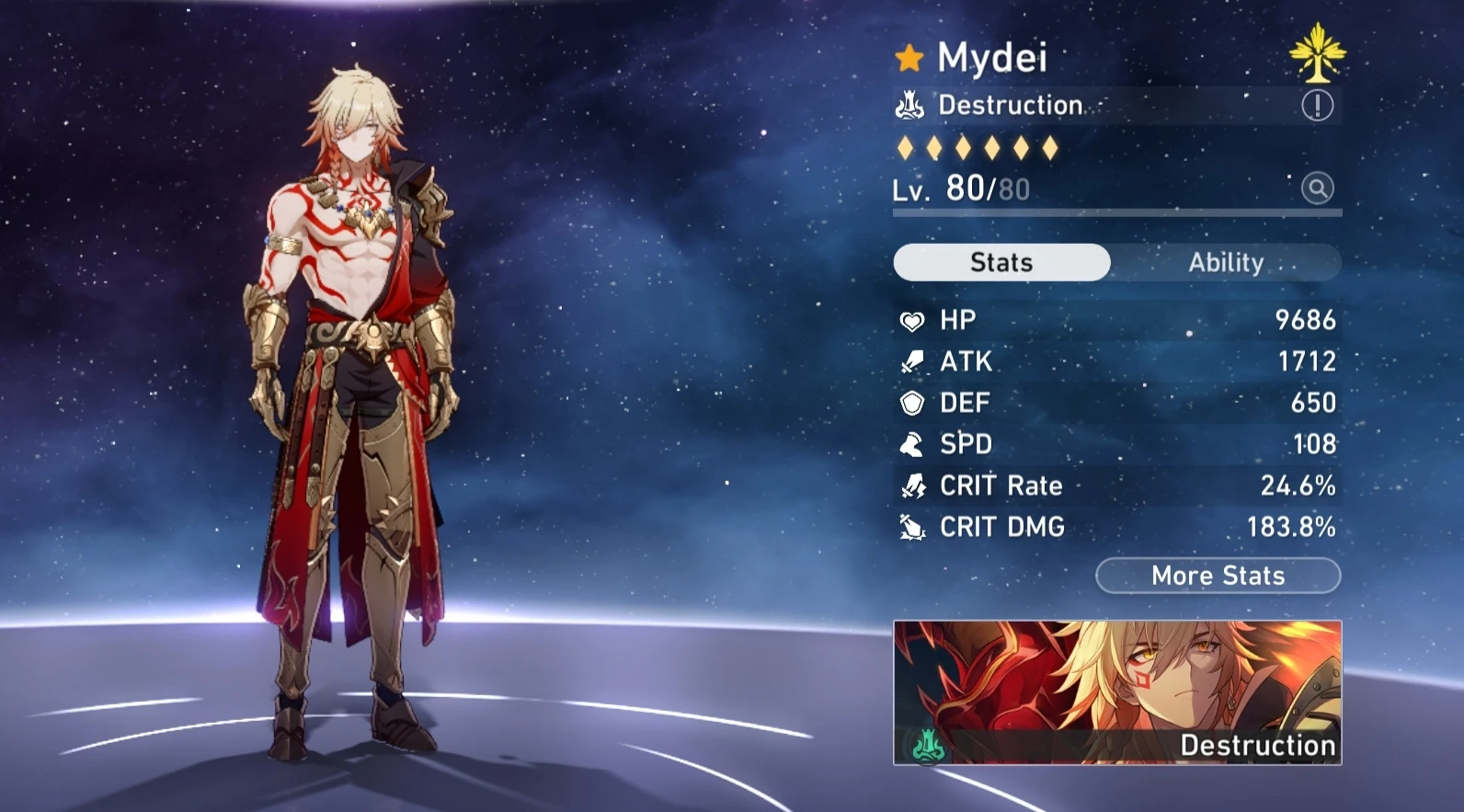Select the DEF shield stat icon
Viewport: 1464px width, 812px height.
point(910,403)
